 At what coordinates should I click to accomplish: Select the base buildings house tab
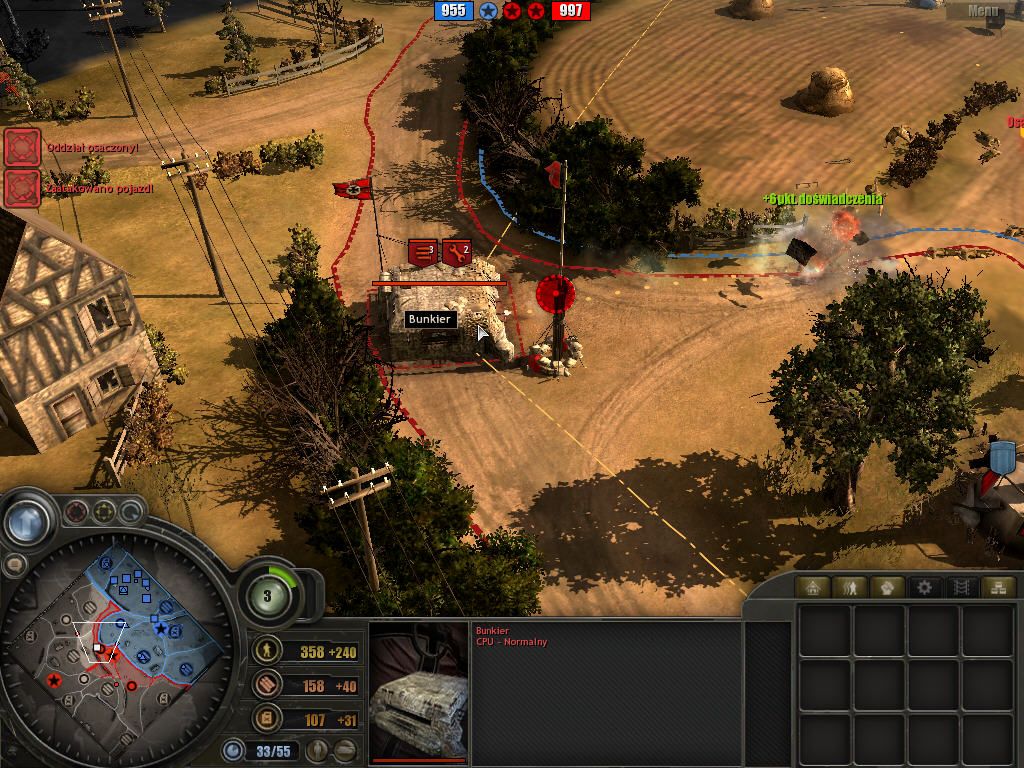pyautogui.click(x=813, y=587)
